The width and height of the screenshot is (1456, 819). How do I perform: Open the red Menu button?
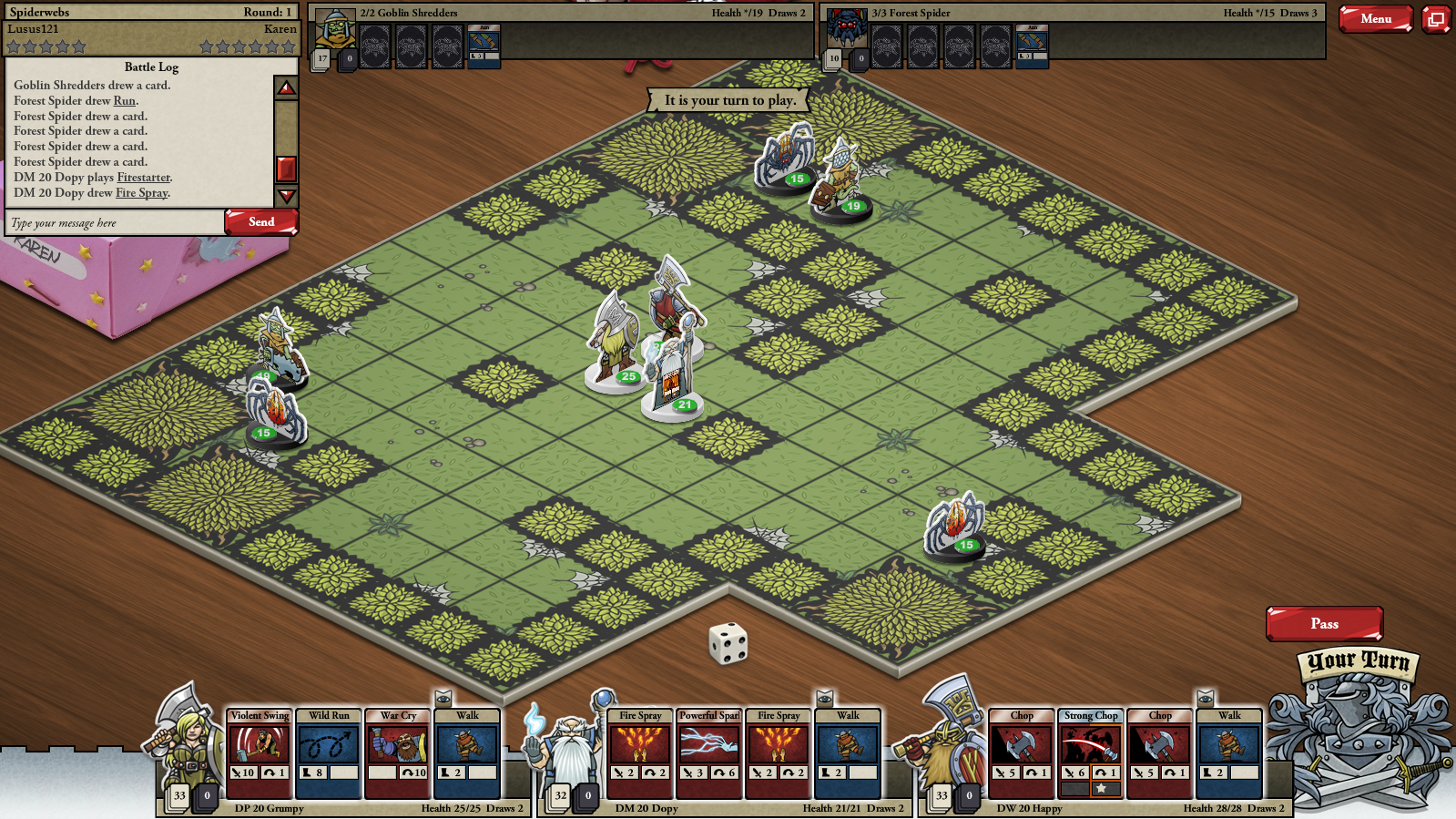(1375, 18)
